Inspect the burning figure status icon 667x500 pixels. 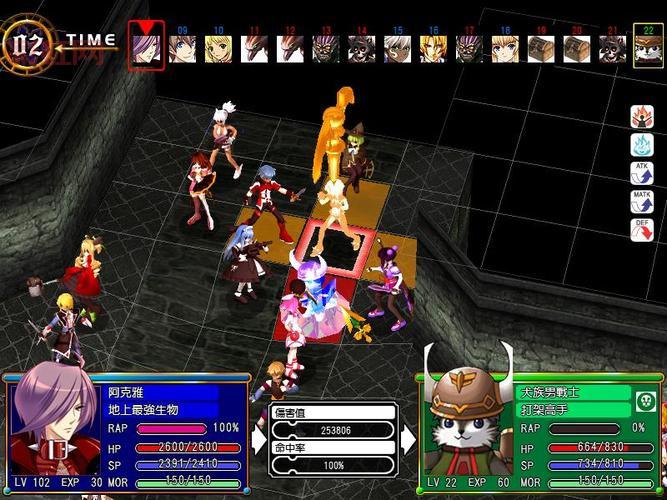(x=642, y=117)
